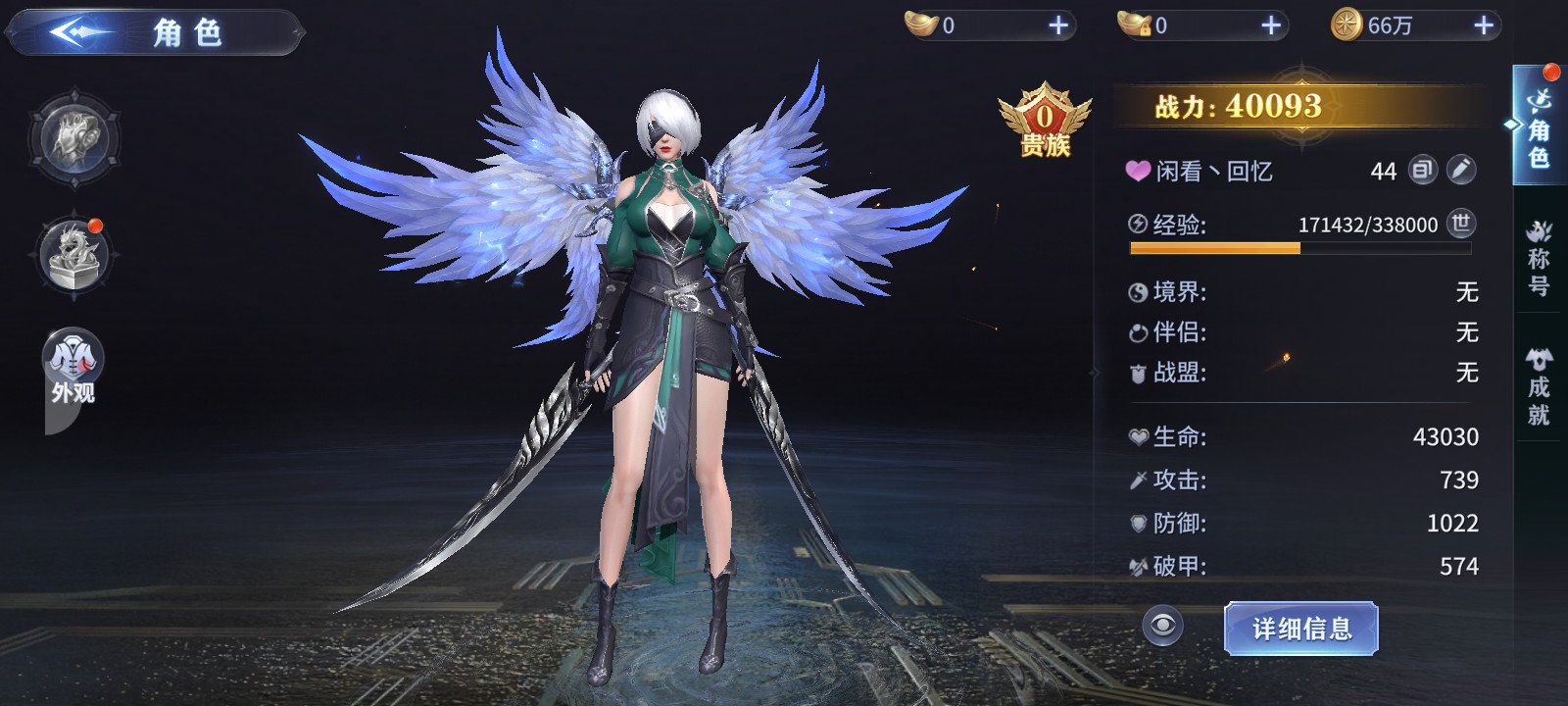Tap the 世 button beside experience
Screen dimensions: 1568x706
pos(1460,224)
